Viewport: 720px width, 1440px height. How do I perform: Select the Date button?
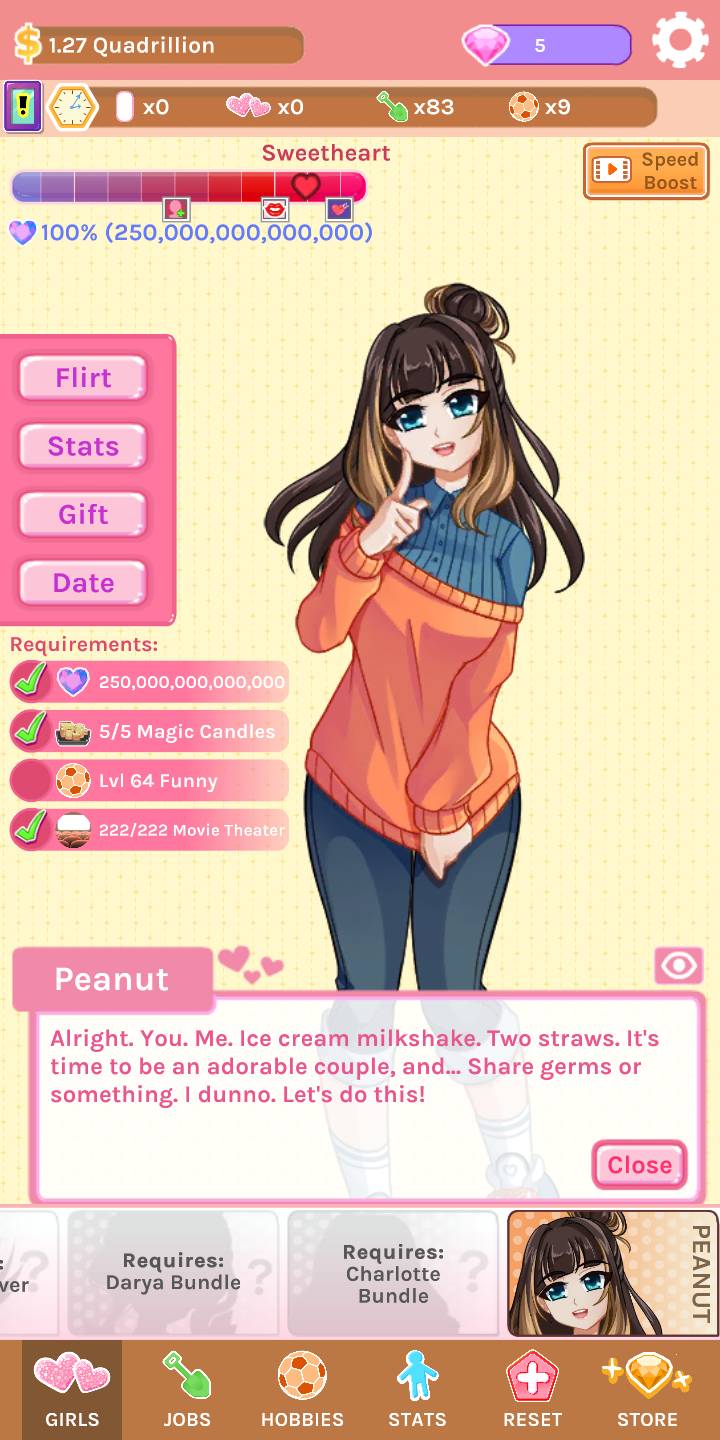83,583
